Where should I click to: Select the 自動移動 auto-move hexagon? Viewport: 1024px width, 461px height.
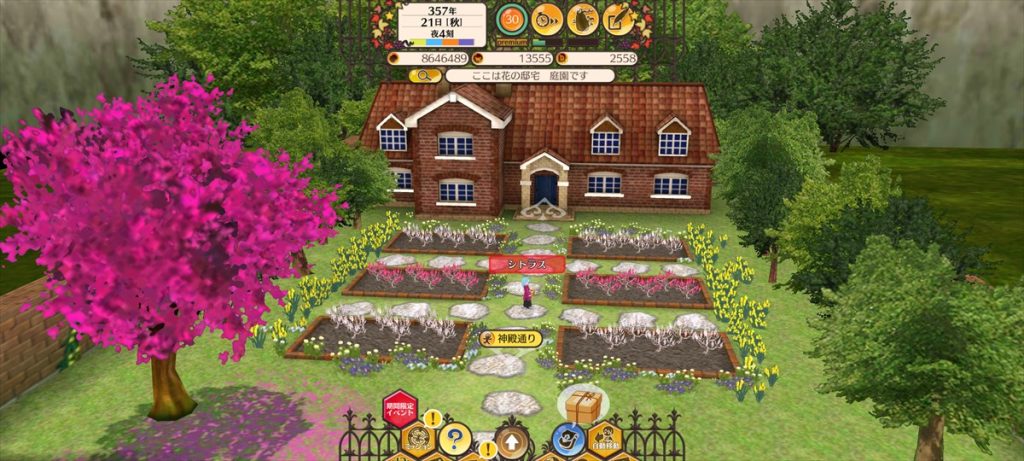(x=604, y=439)
